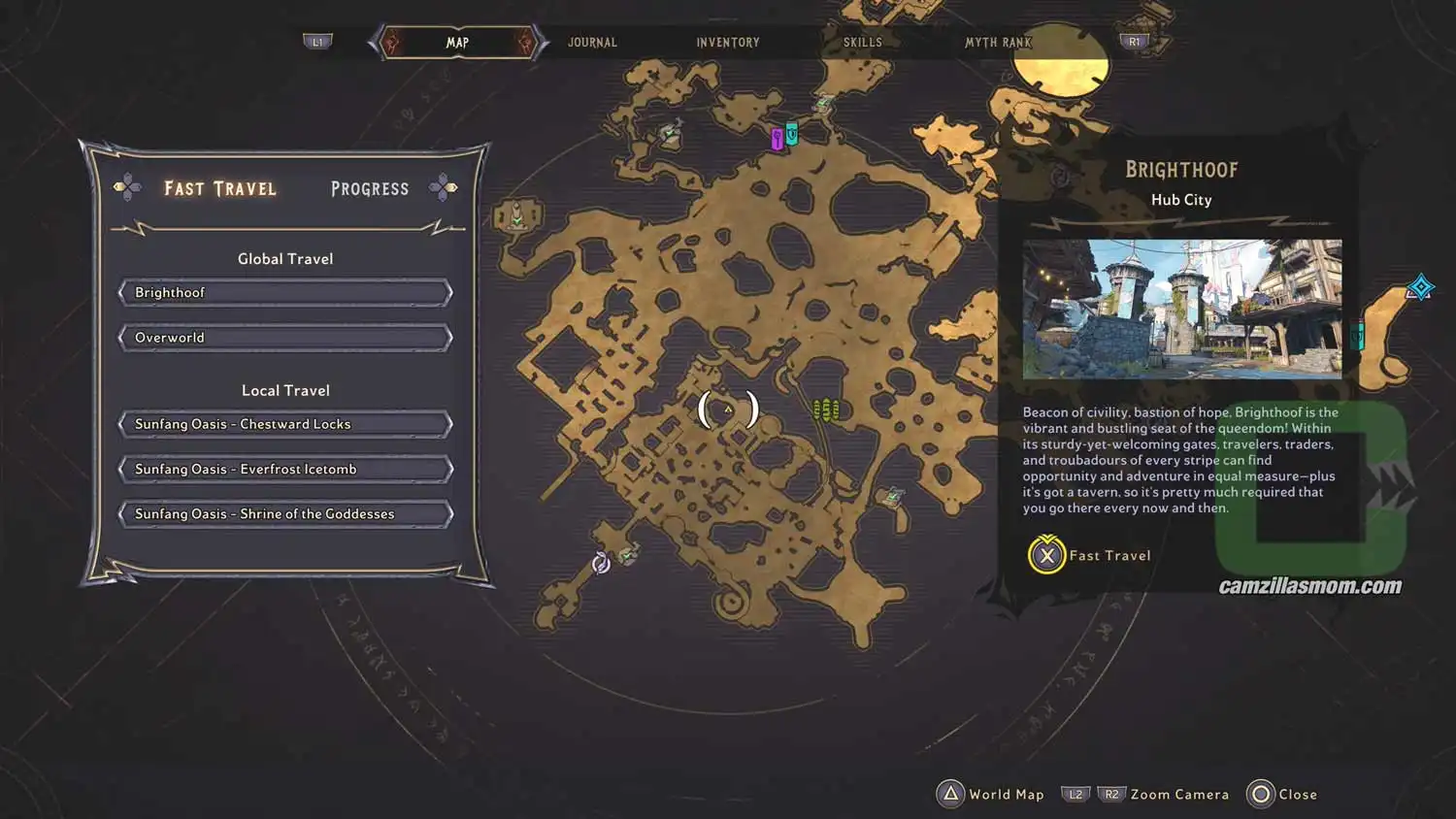Open the Skills tab
The image size is (1456, 819).
pyautogui.click(x=860, y=42)
